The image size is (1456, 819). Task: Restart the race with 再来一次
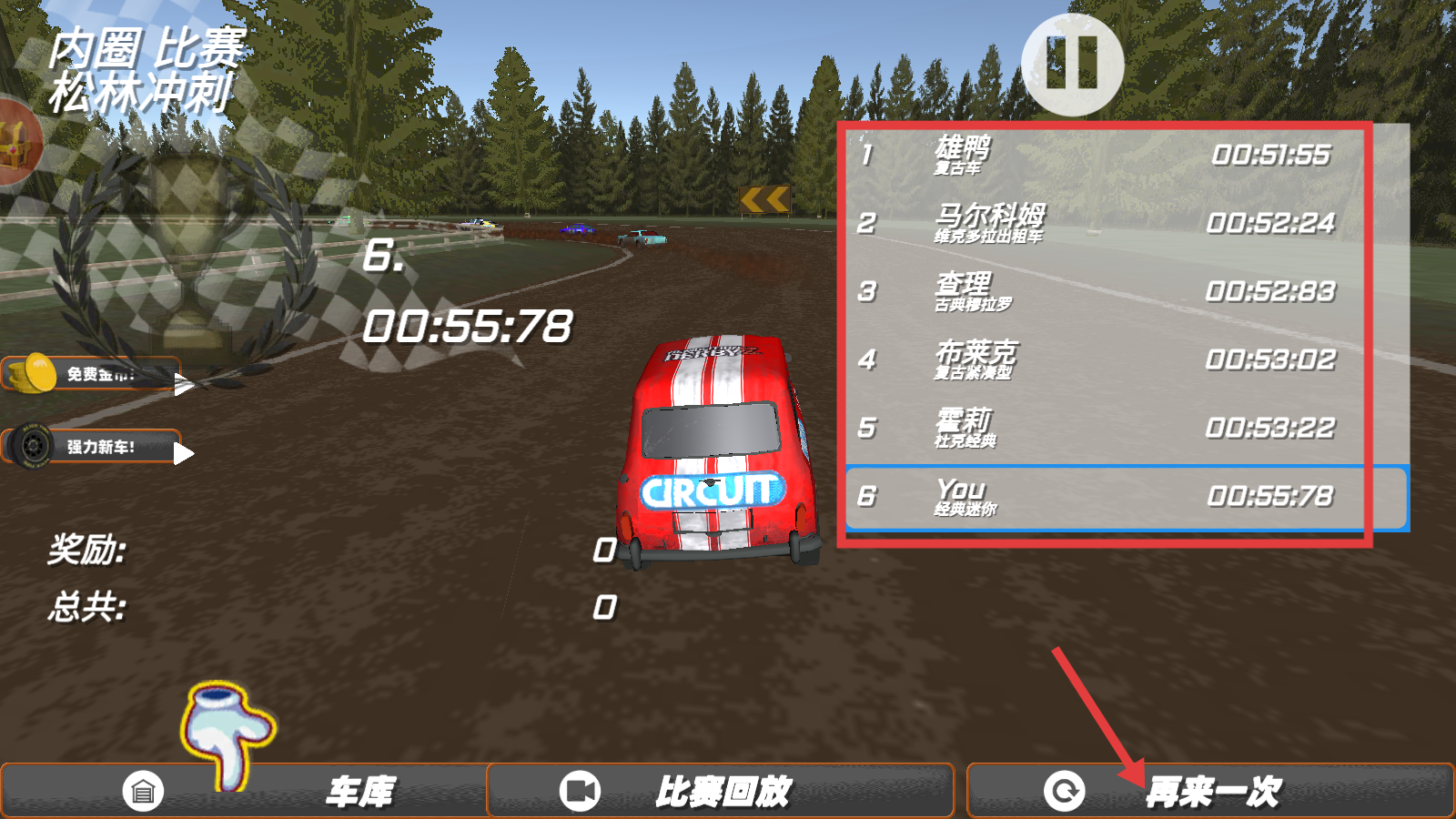[1210, 791]
